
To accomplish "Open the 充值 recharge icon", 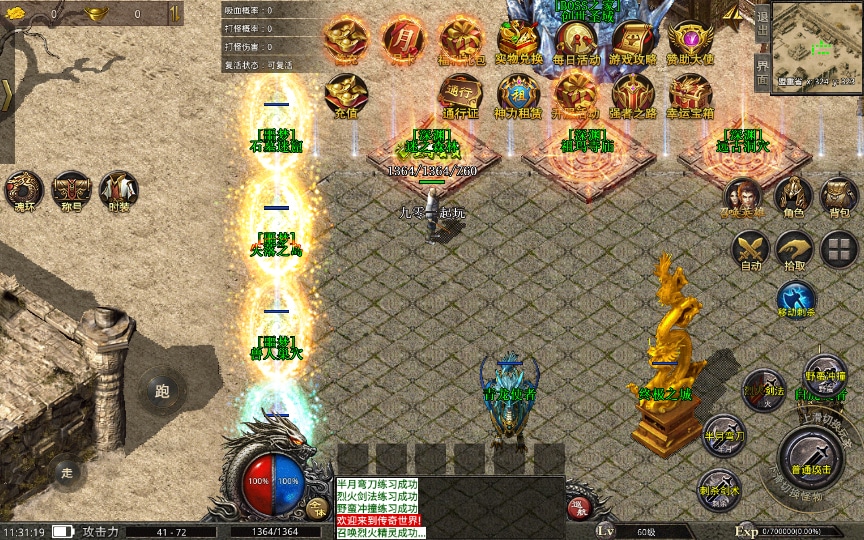I will click(x=345, y=94).
